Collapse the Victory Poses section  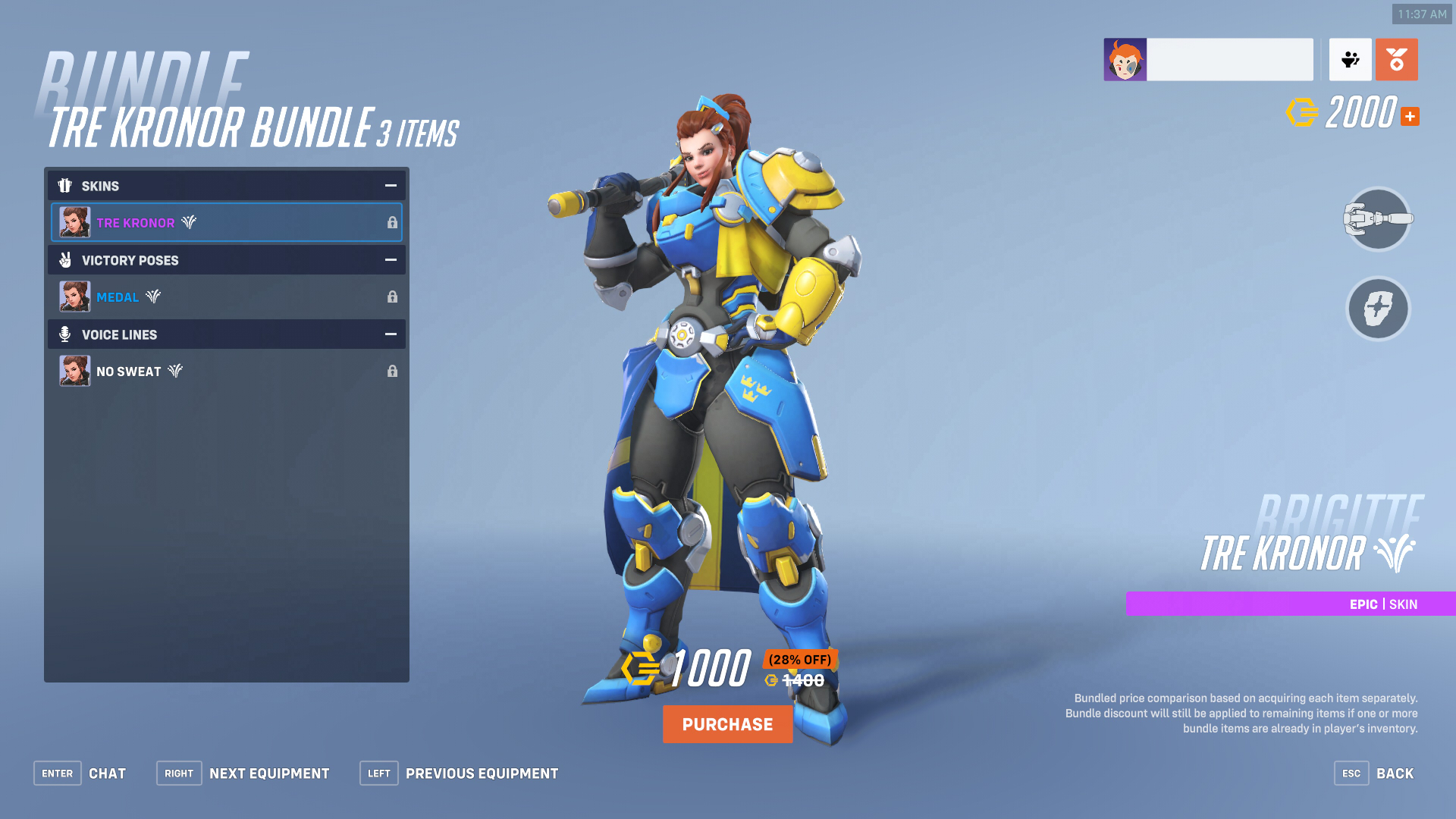tap(390, 259)
